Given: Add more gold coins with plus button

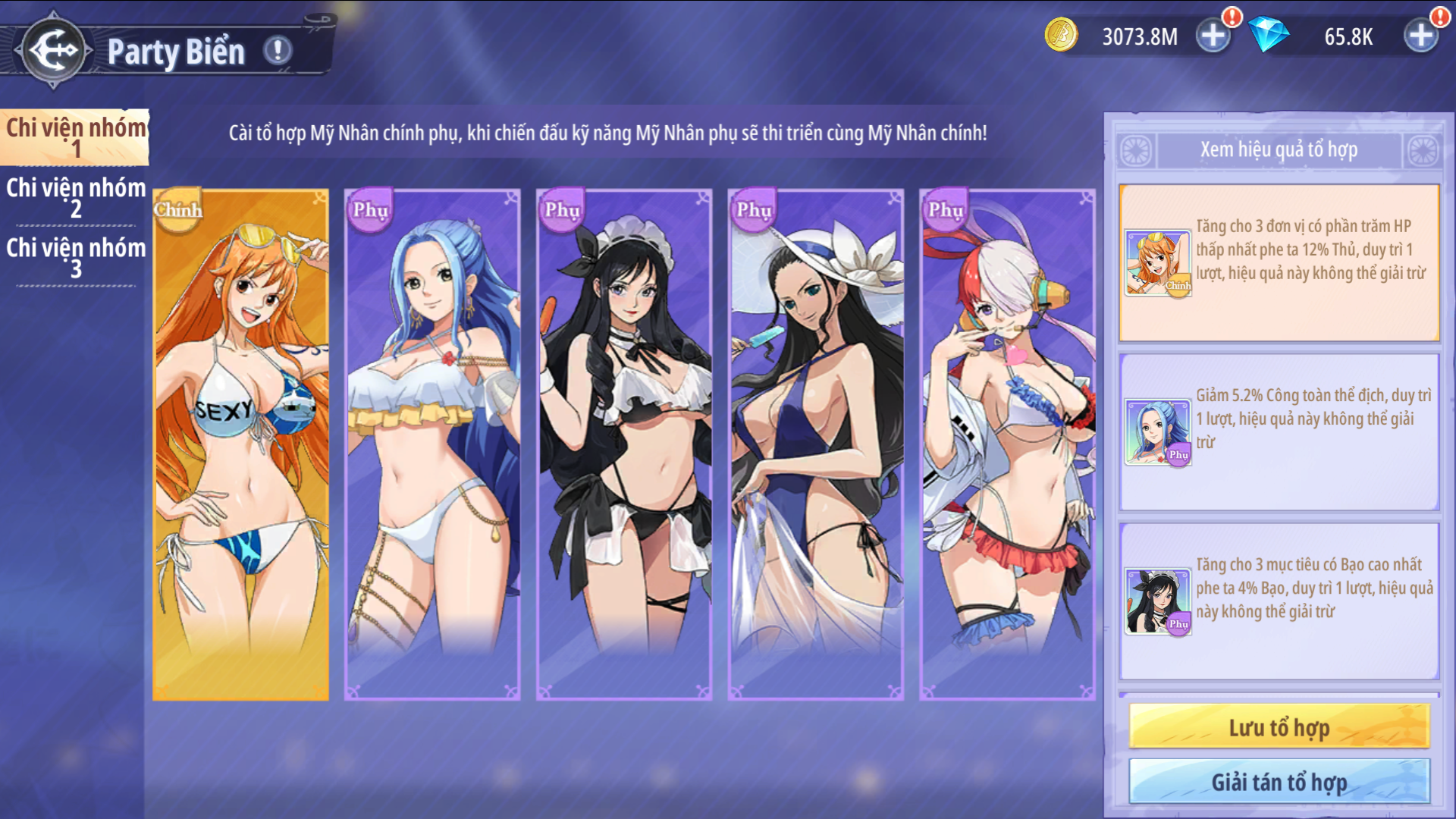Looking at the screenshot, I should pyautogui.click(x=1213, y=35).
